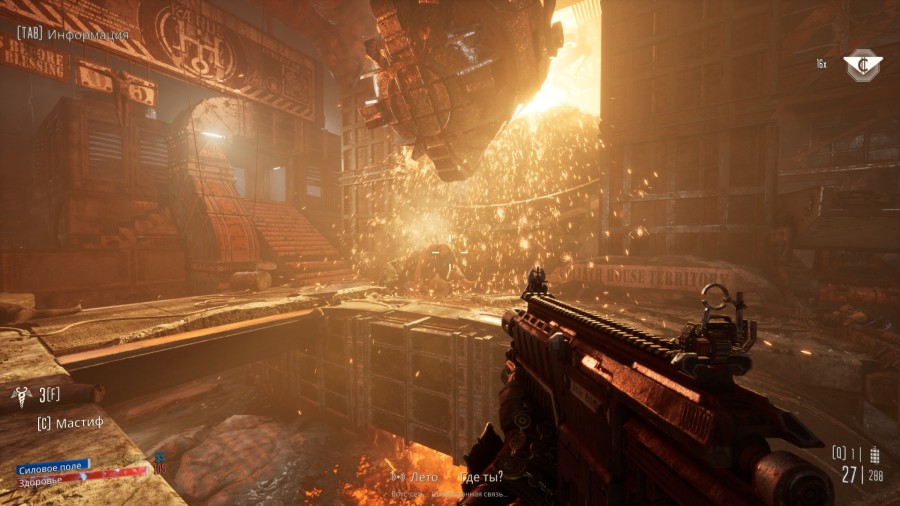Screen dimensions: 900x506
Task: Select the winged ability icon
Action: coord(21,394)
